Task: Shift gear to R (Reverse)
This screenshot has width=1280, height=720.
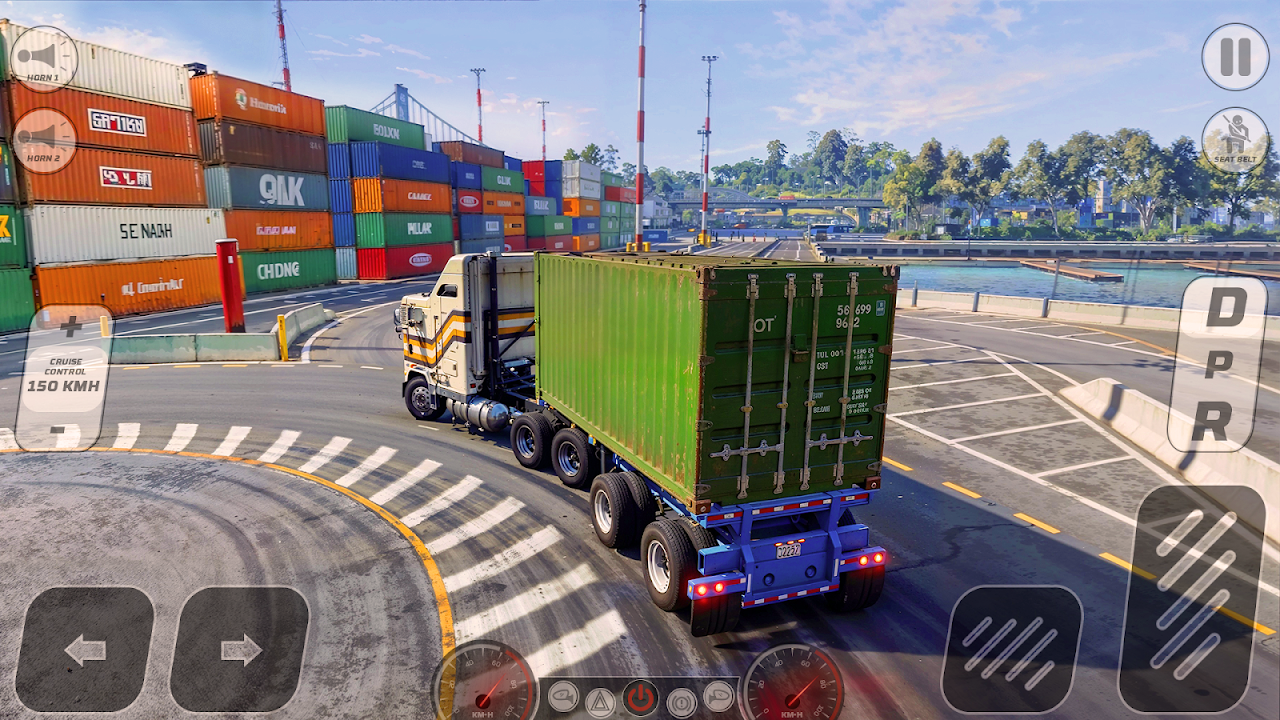Action: [x=1211, y=422]
